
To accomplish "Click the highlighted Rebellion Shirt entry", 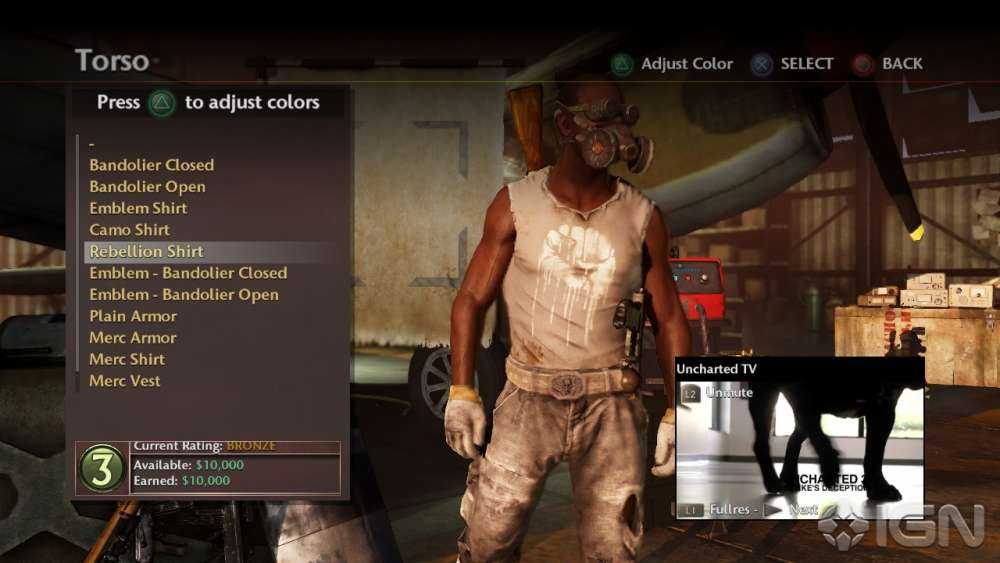I will pos(146,251).
